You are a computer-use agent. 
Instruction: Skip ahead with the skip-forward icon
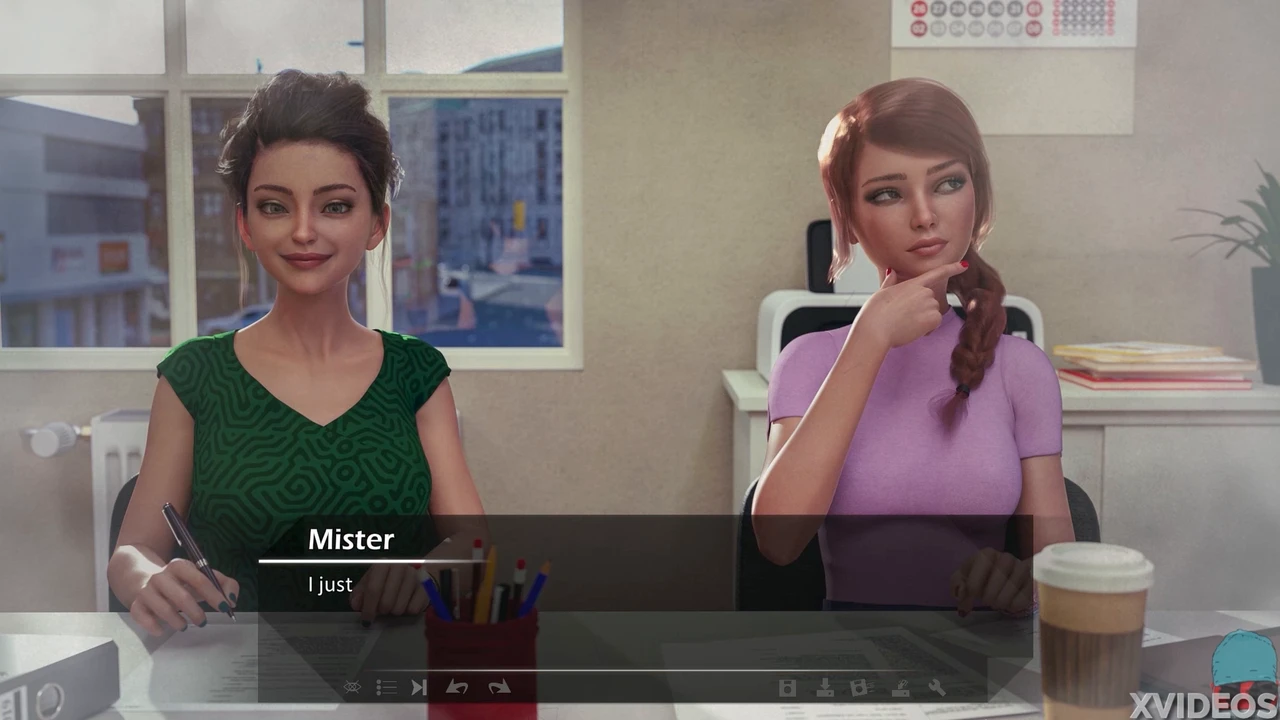coord(419,687)
